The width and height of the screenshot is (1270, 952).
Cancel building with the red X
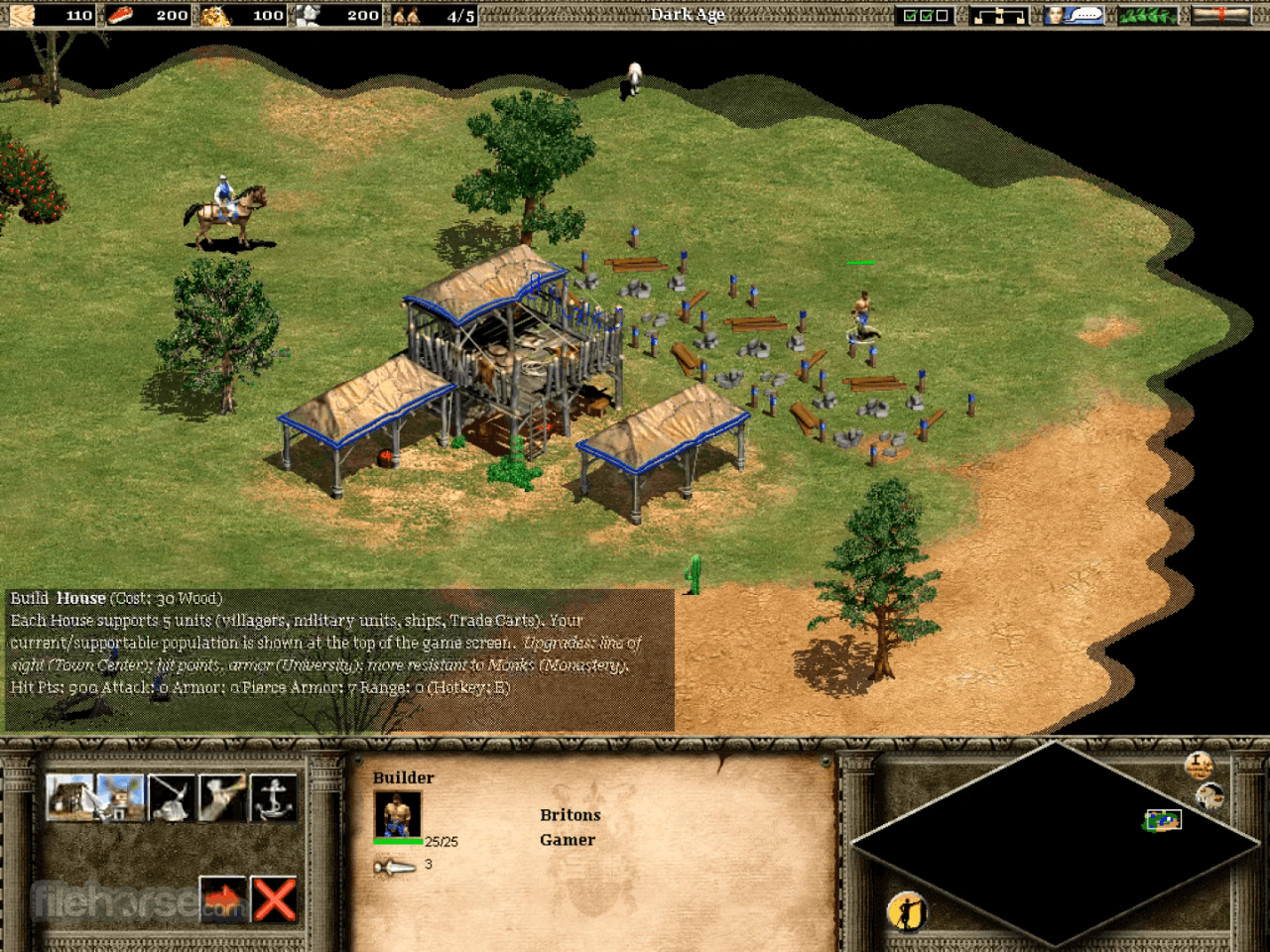[x=274, y=900]
